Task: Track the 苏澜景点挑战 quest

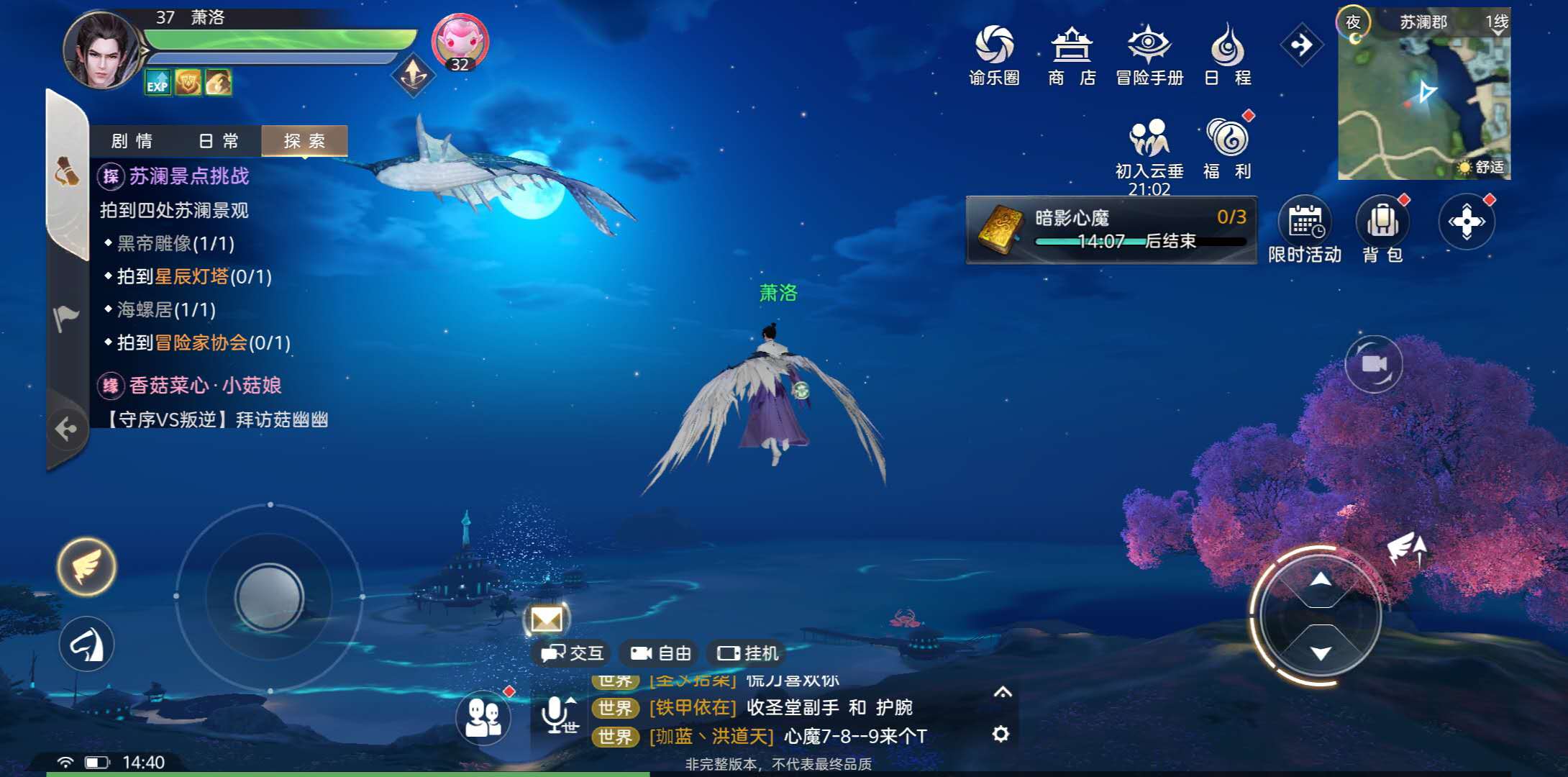Action: 188,176
